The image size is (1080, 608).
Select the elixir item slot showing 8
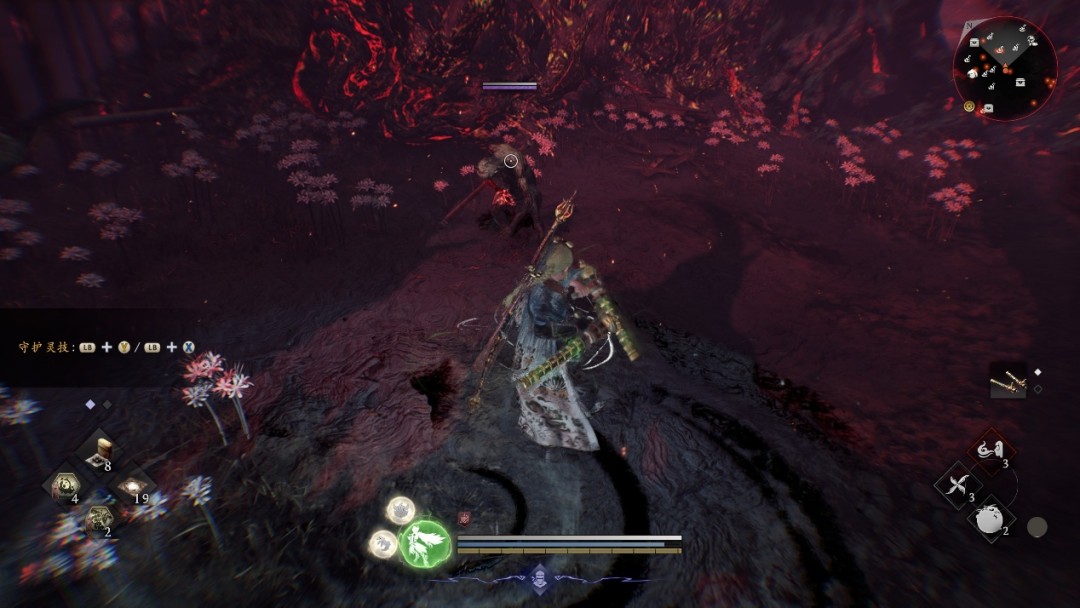99,454
